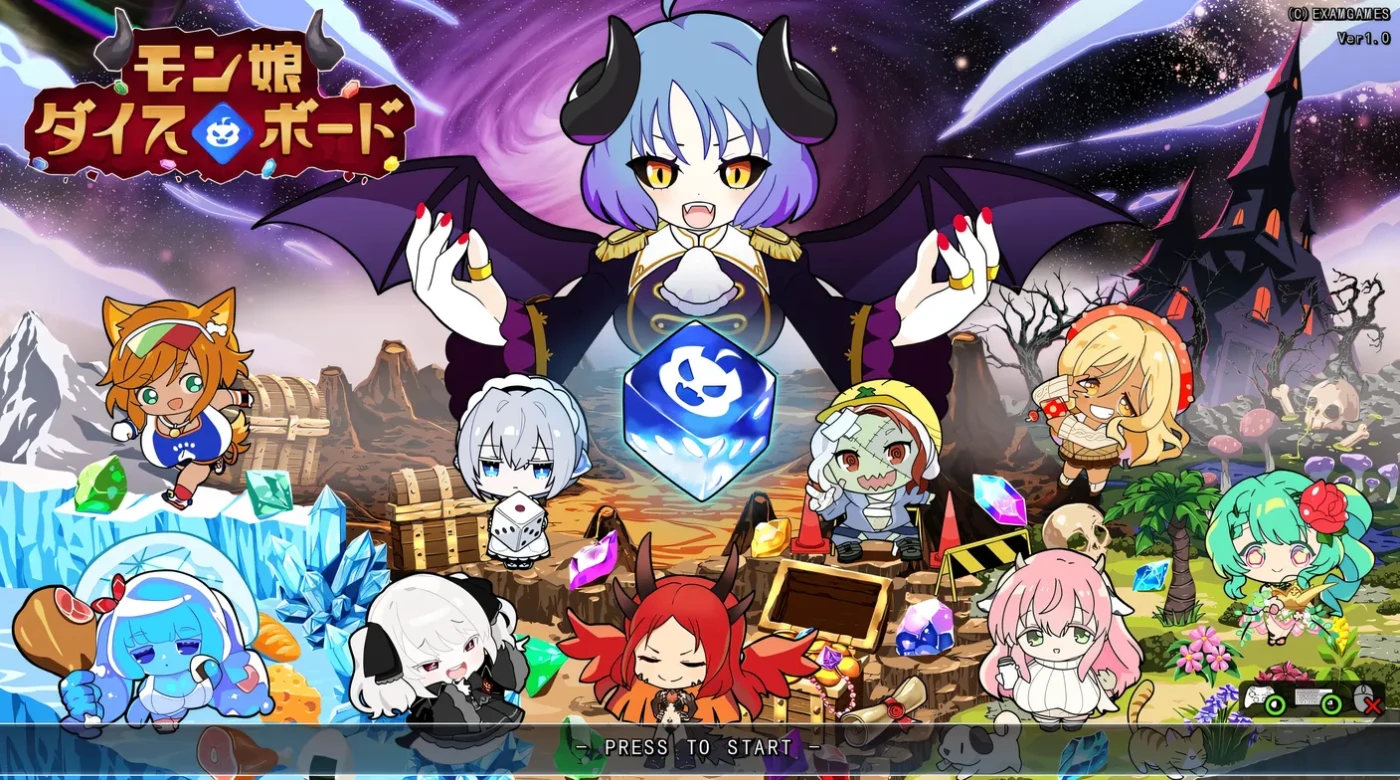This screenshot has height=780, width=1400.
Task: Open the wooden crate near the zombie girl
Action: point(822,600)
